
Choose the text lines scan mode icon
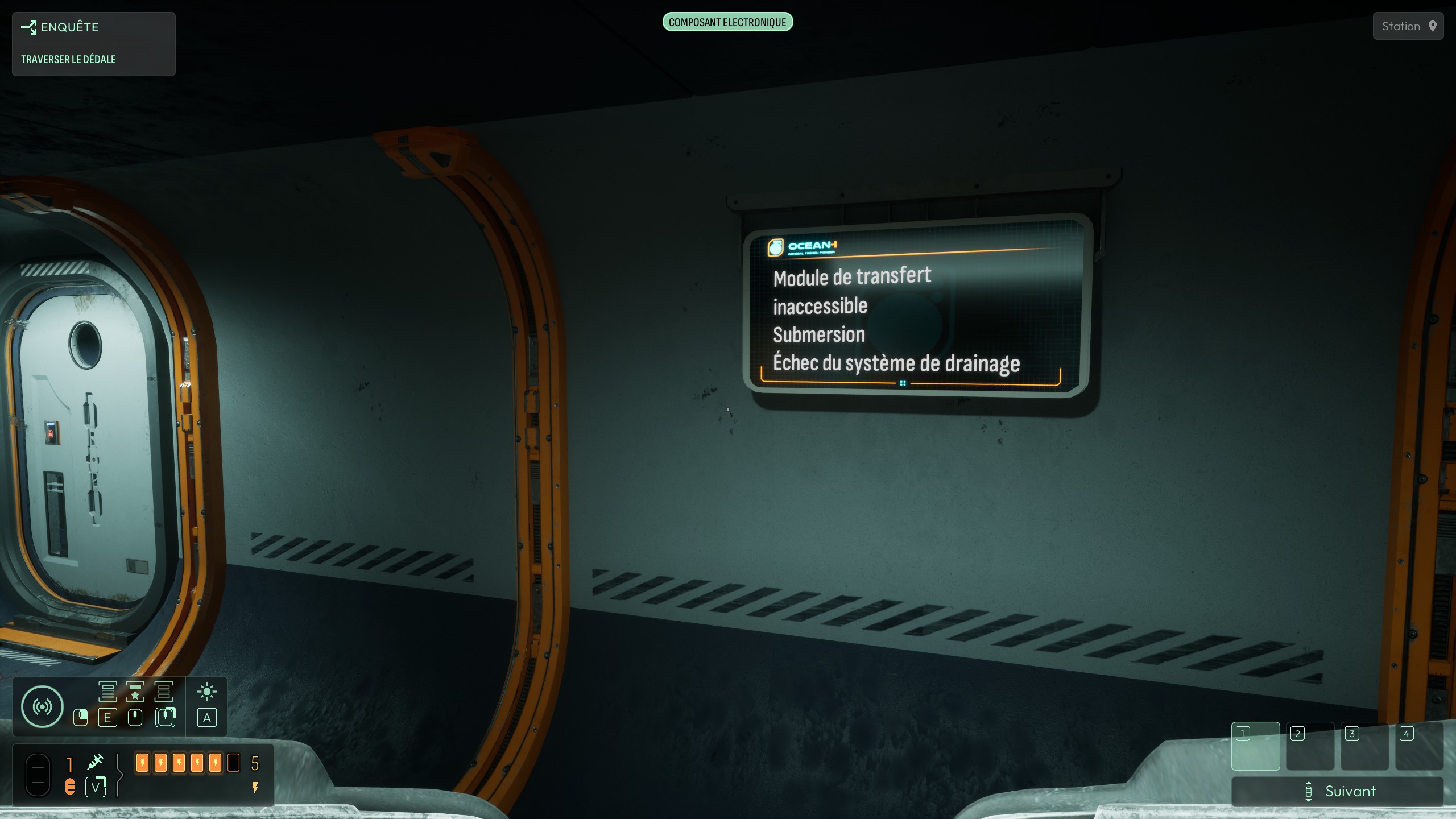[107, 692]
